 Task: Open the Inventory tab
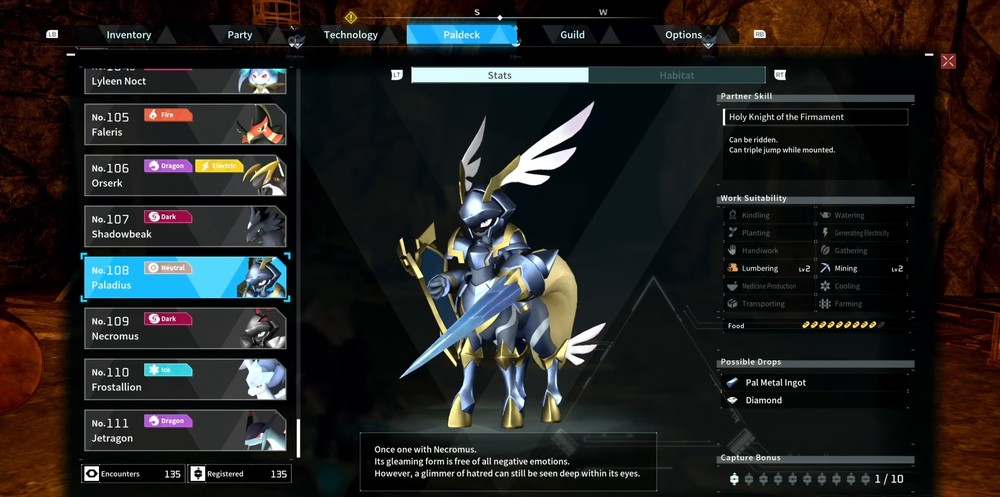pos(129,35)
